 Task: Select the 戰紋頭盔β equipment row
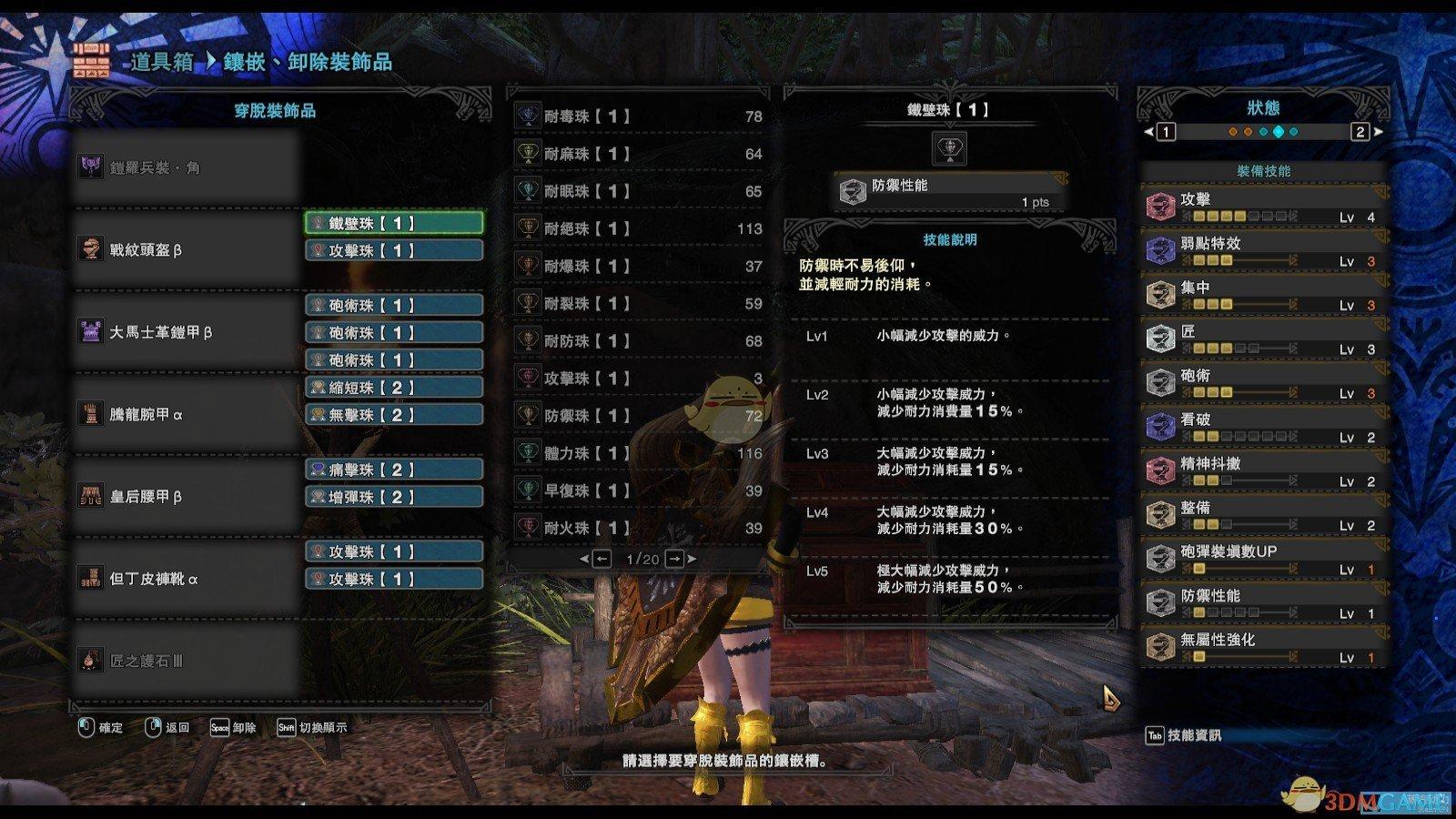tap(187, 250)
